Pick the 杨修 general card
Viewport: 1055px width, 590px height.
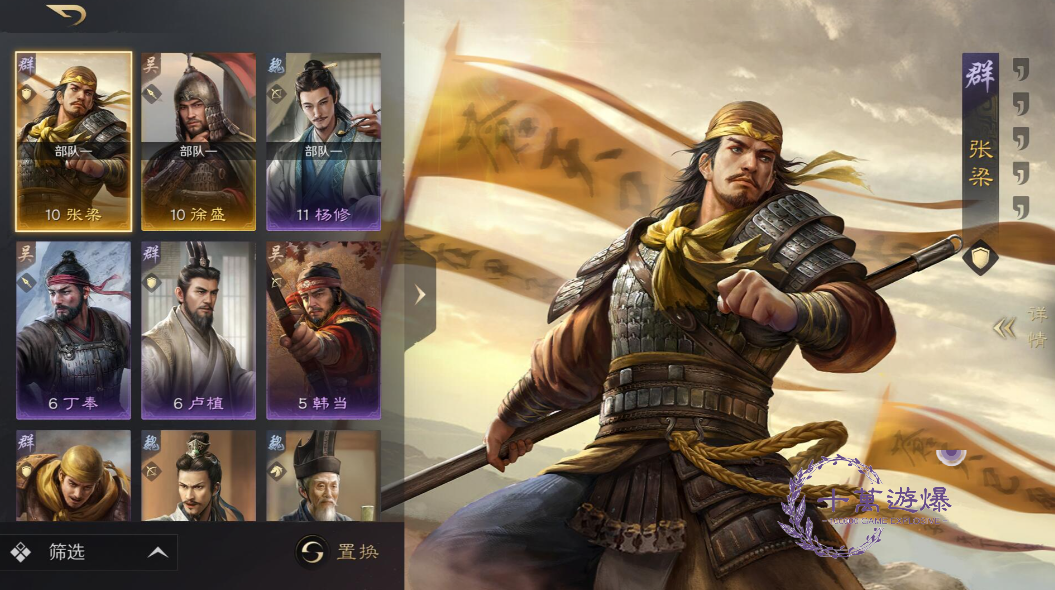(x=323, y=140)
